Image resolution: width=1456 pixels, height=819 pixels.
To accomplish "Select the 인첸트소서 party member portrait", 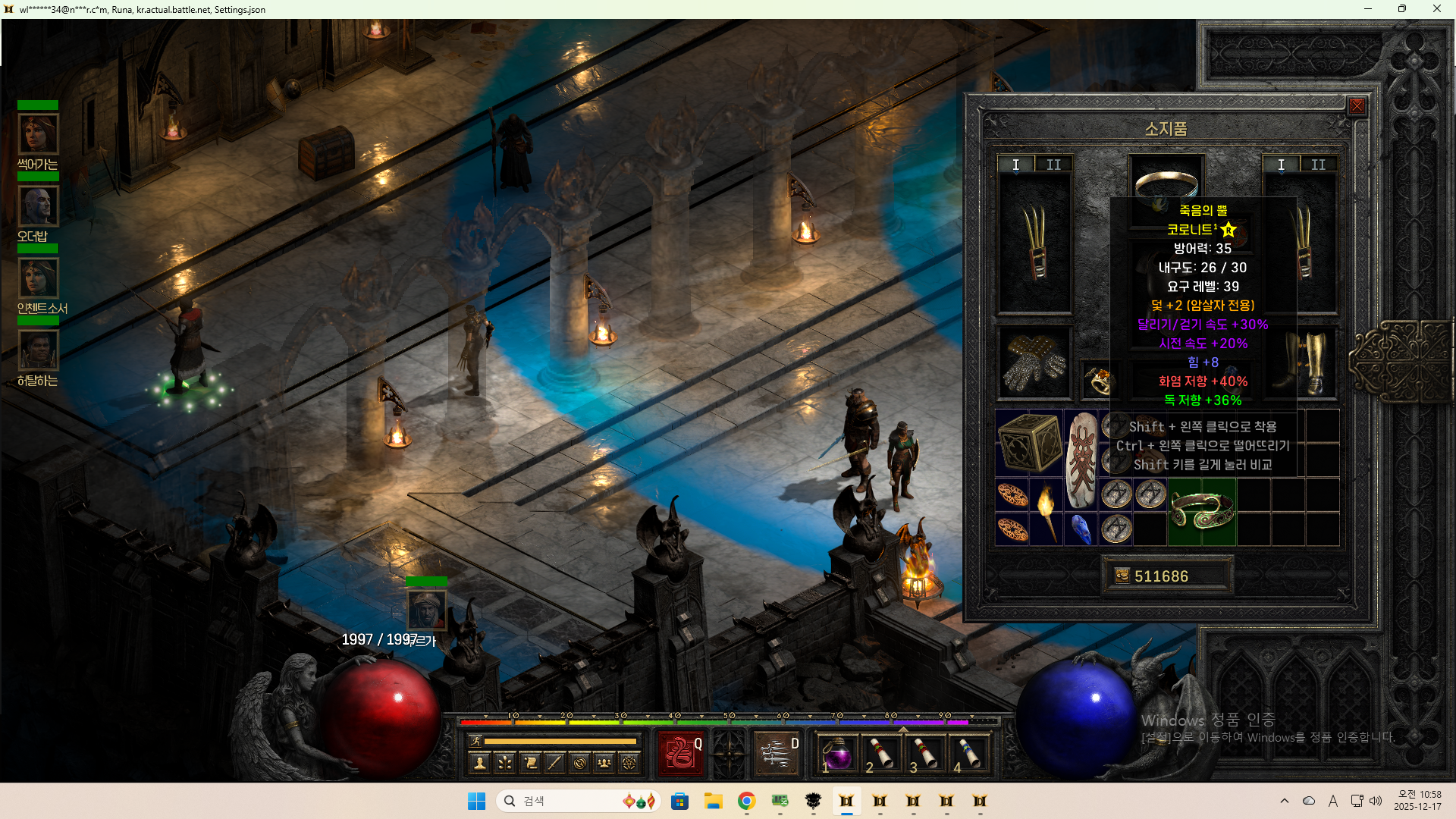I will pos(38,278).
